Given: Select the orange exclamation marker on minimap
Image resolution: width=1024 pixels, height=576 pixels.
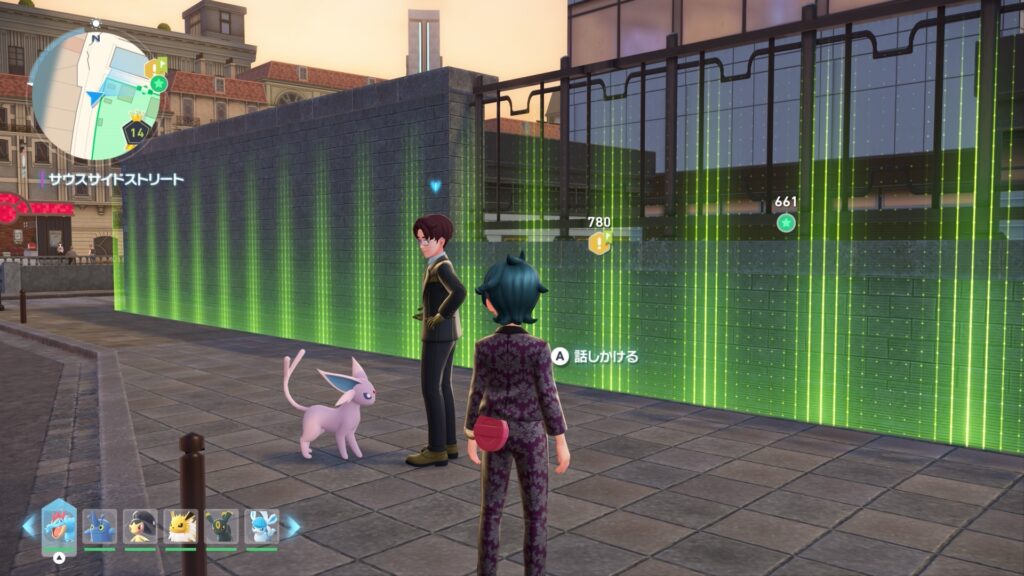Looking at the screenshot, I should 153,67.
